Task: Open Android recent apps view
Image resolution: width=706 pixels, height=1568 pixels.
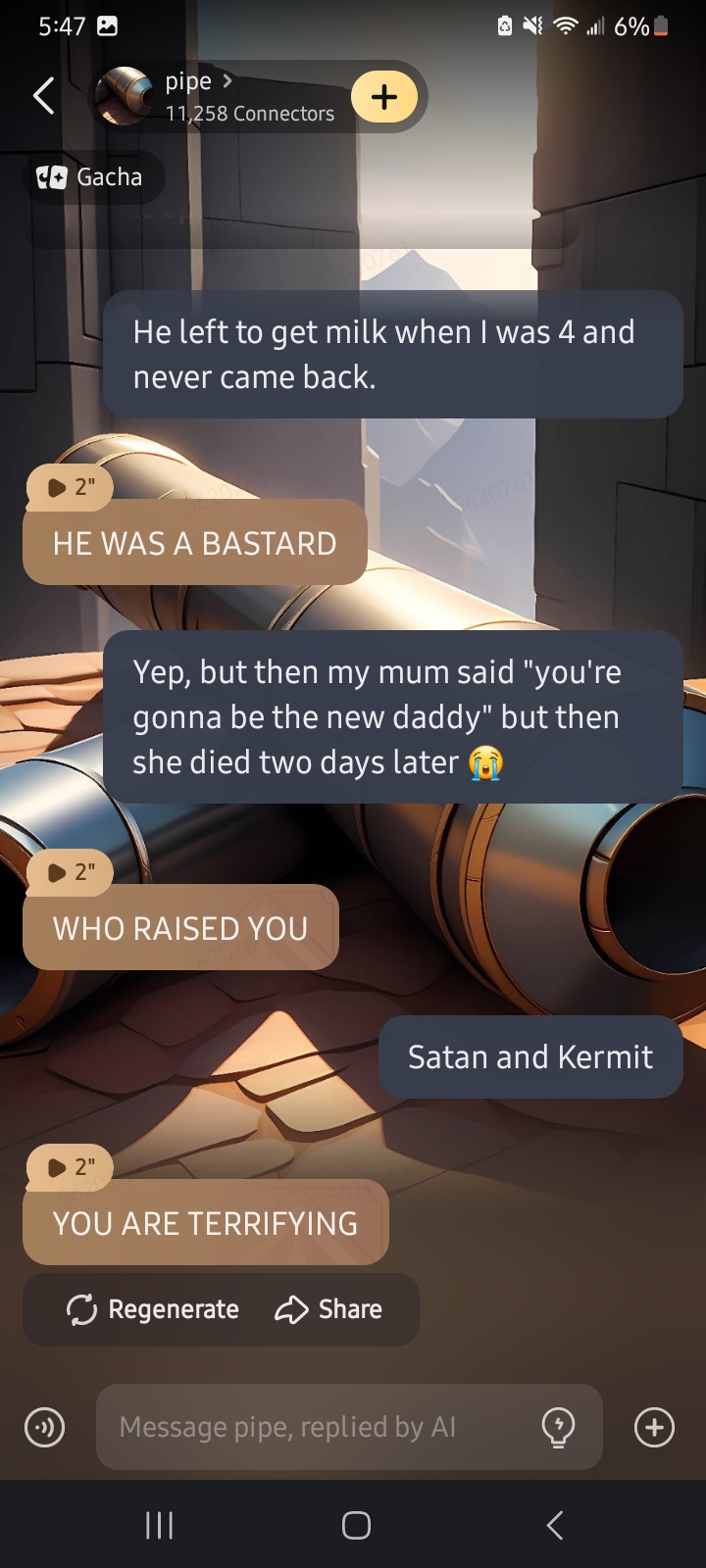Action: point(159,1525)
